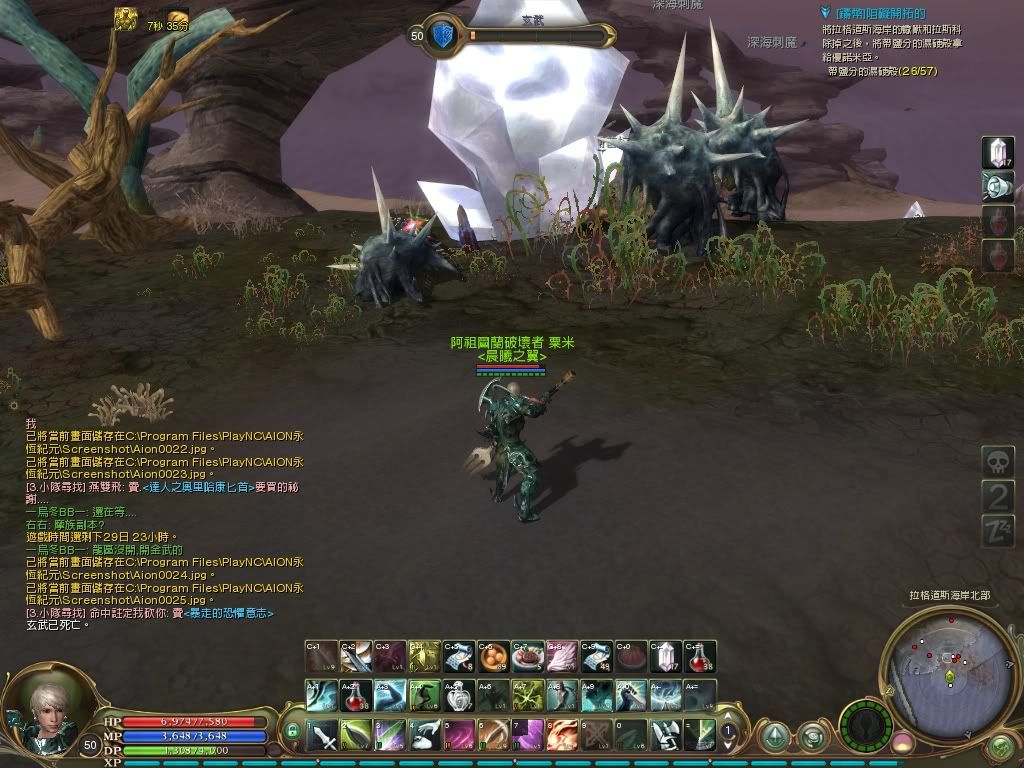Screen dimensions: 1024x768
Task: Click the Zz rest icon button
Action: coord(997,530)
